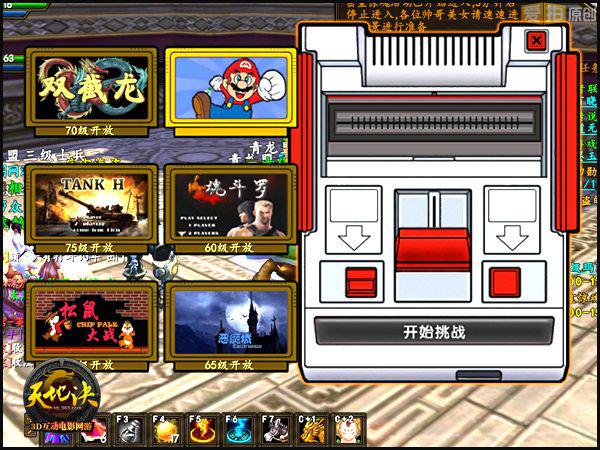
Task: Select the C+2 character portrait slot
Action: tap(348, 431)
